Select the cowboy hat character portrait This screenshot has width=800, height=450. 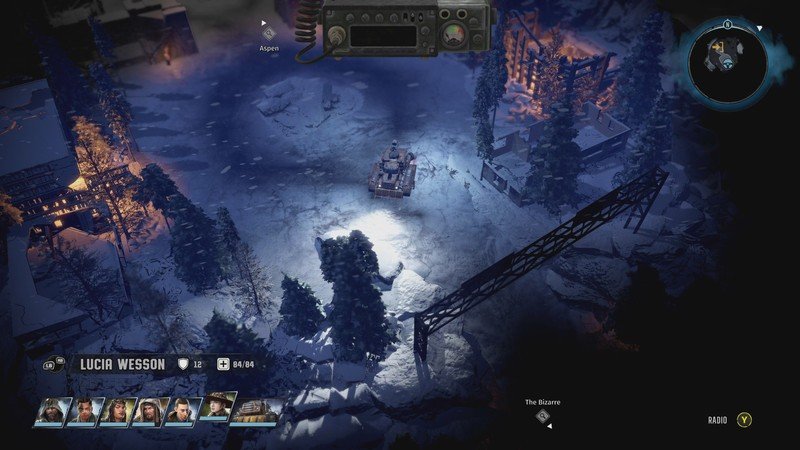(x=217, y=408)
